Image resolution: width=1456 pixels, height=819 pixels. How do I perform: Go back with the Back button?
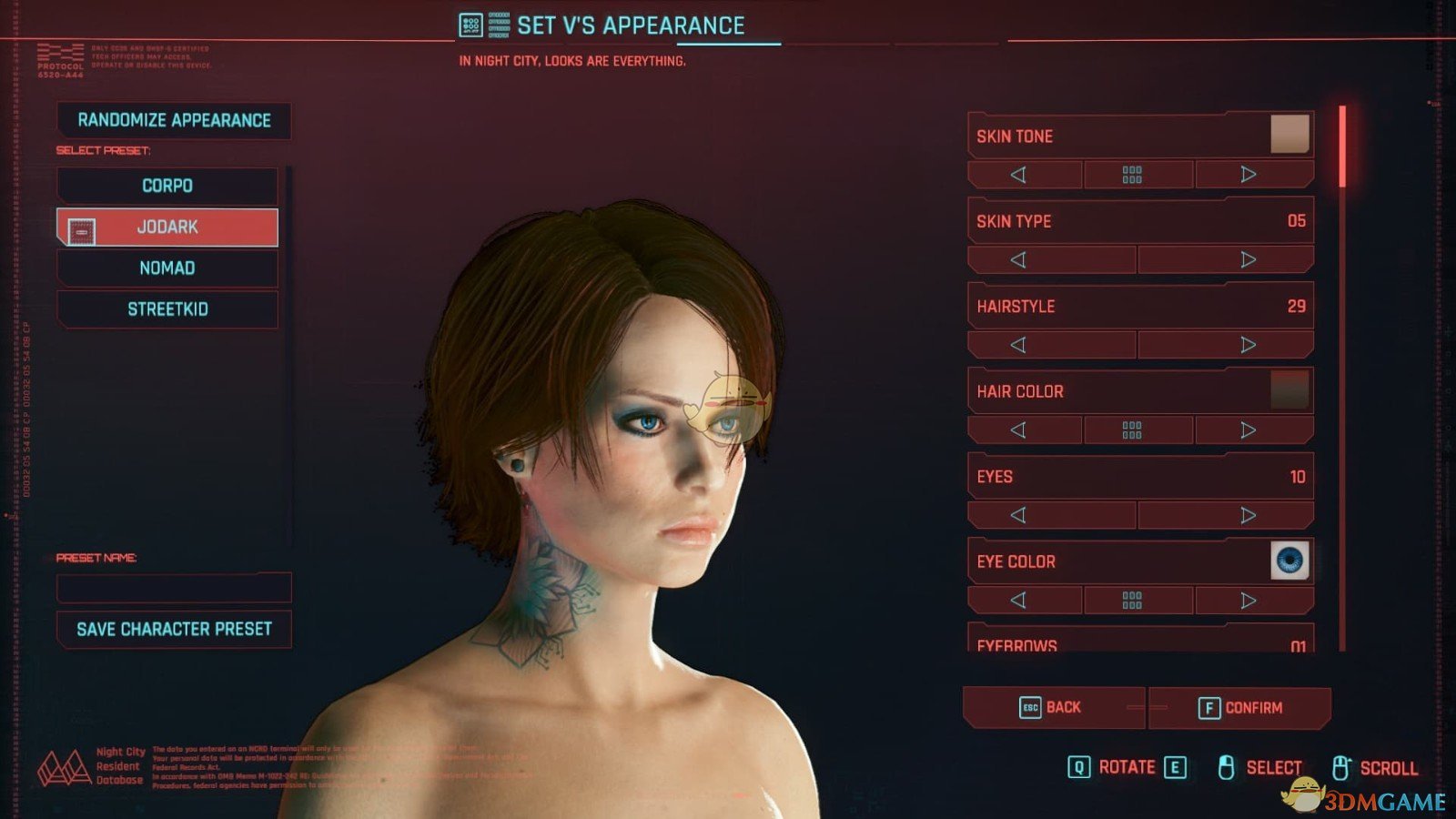coord(1051,707)
